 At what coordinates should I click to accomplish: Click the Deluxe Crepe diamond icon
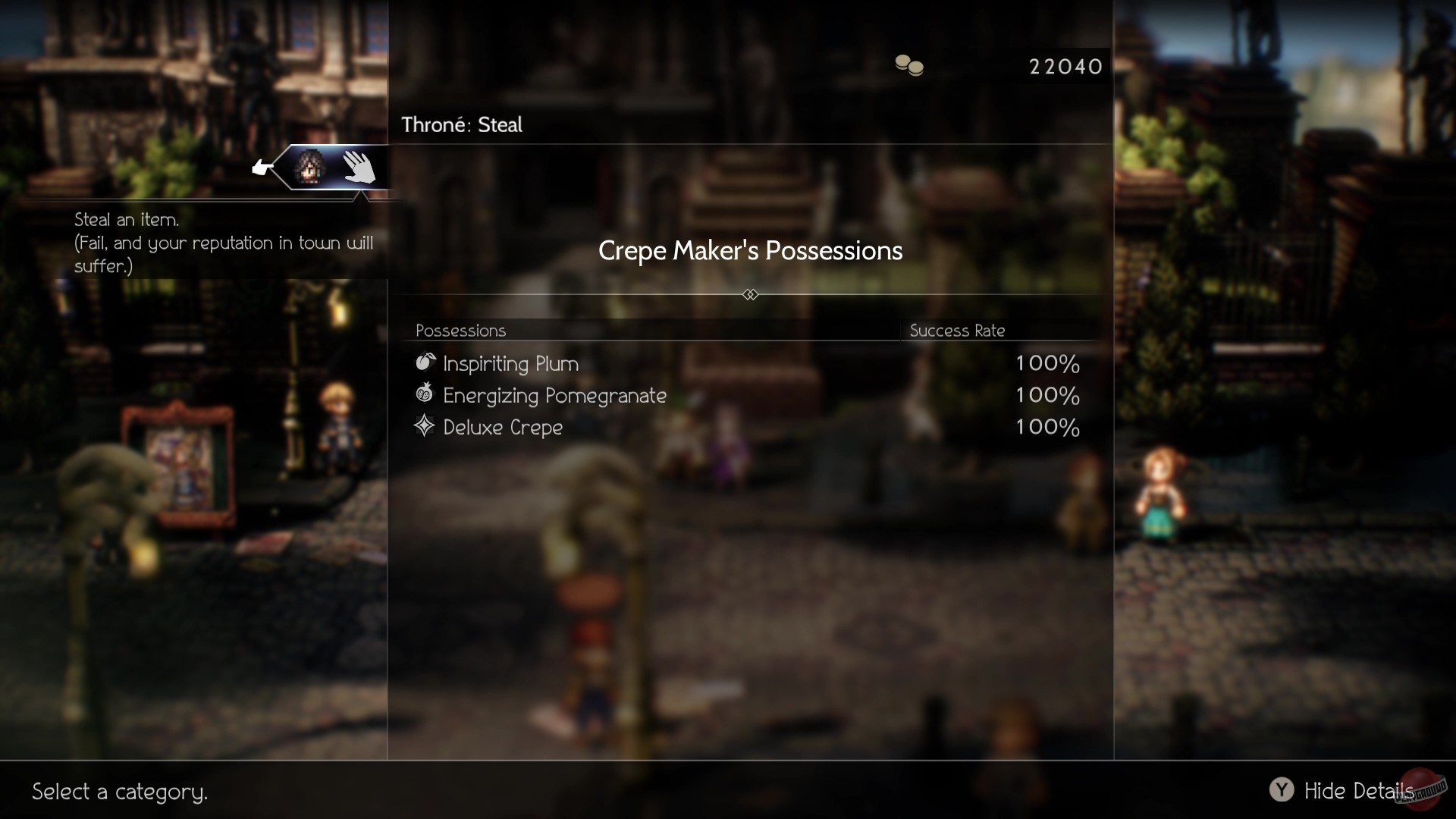pos(423,427)
